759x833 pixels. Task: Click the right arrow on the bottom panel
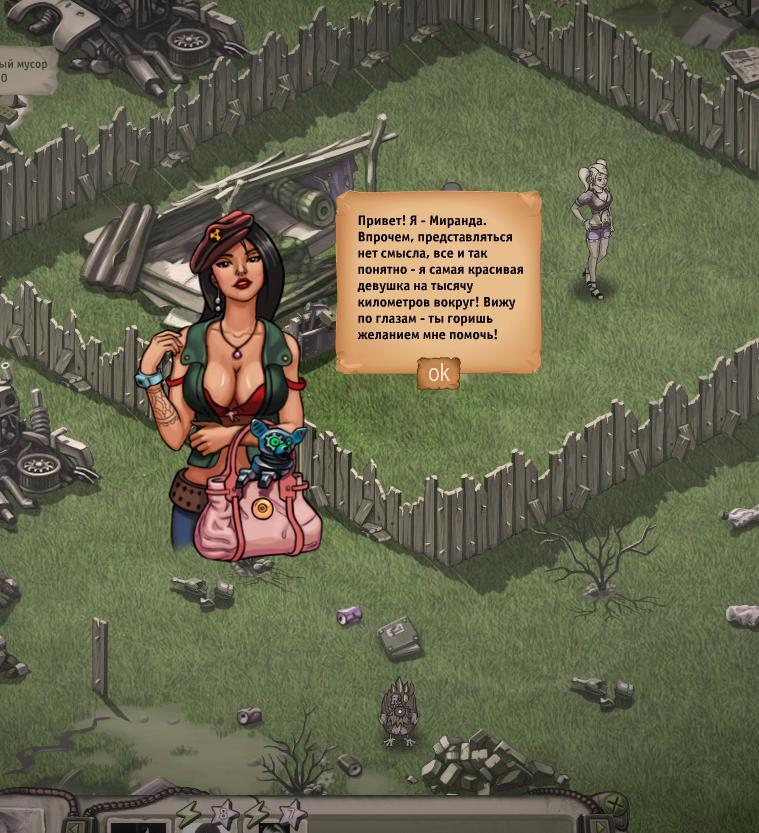(x=599, y=827)
